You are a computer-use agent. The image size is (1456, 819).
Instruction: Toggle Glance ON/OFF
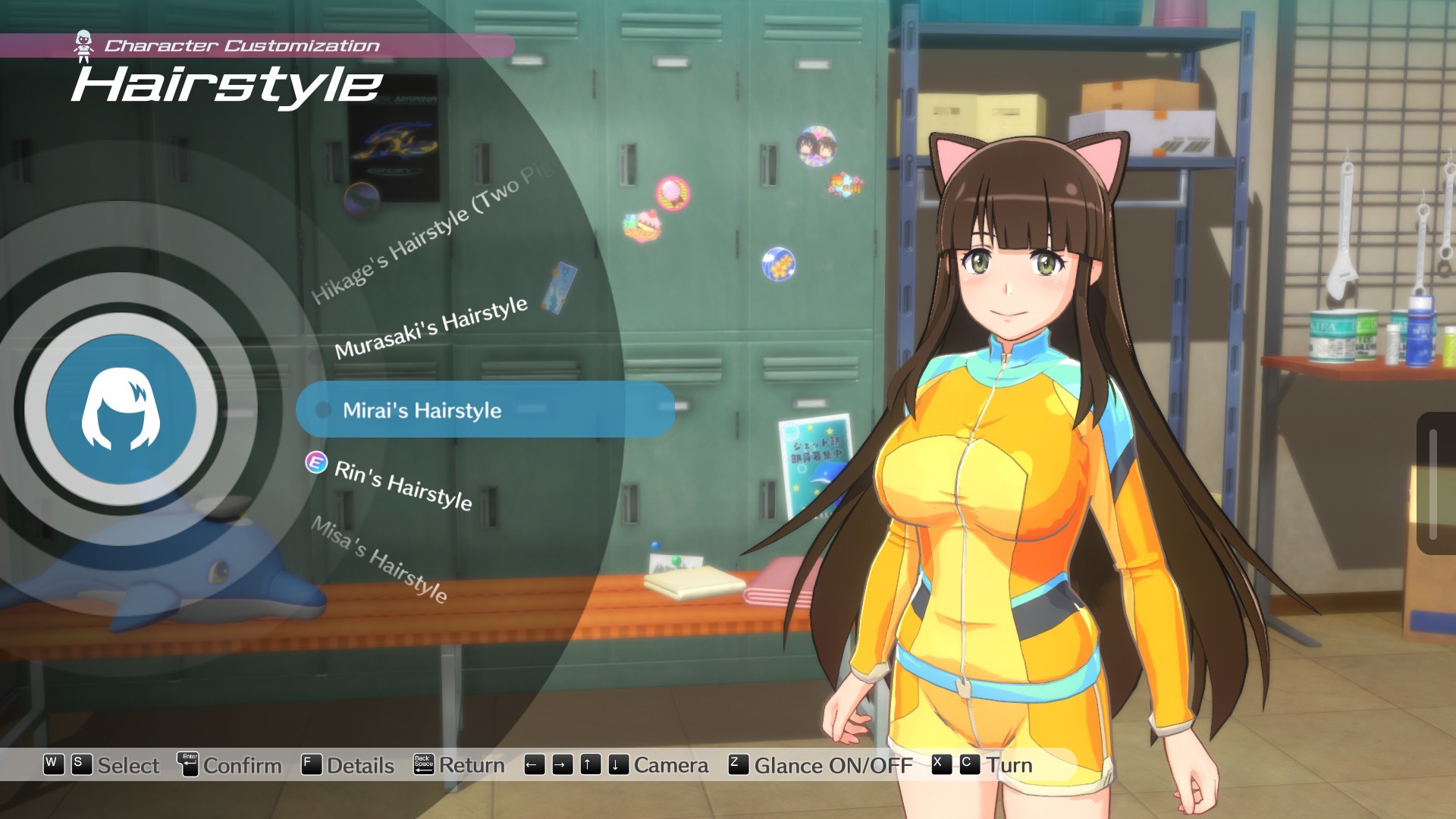coord(830,765)
